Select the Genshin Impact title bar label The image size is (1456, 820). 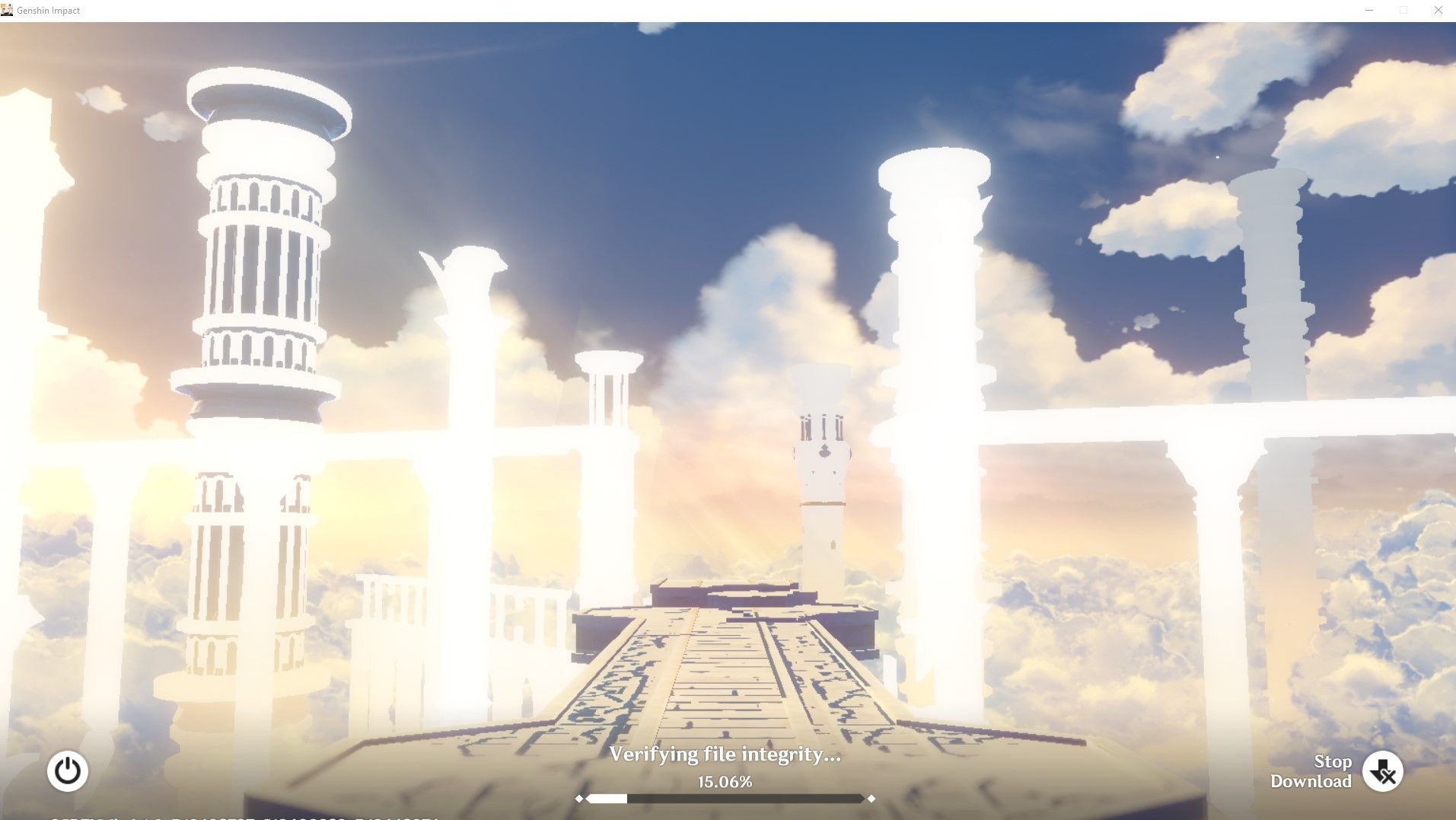click(x=50, y=10)
